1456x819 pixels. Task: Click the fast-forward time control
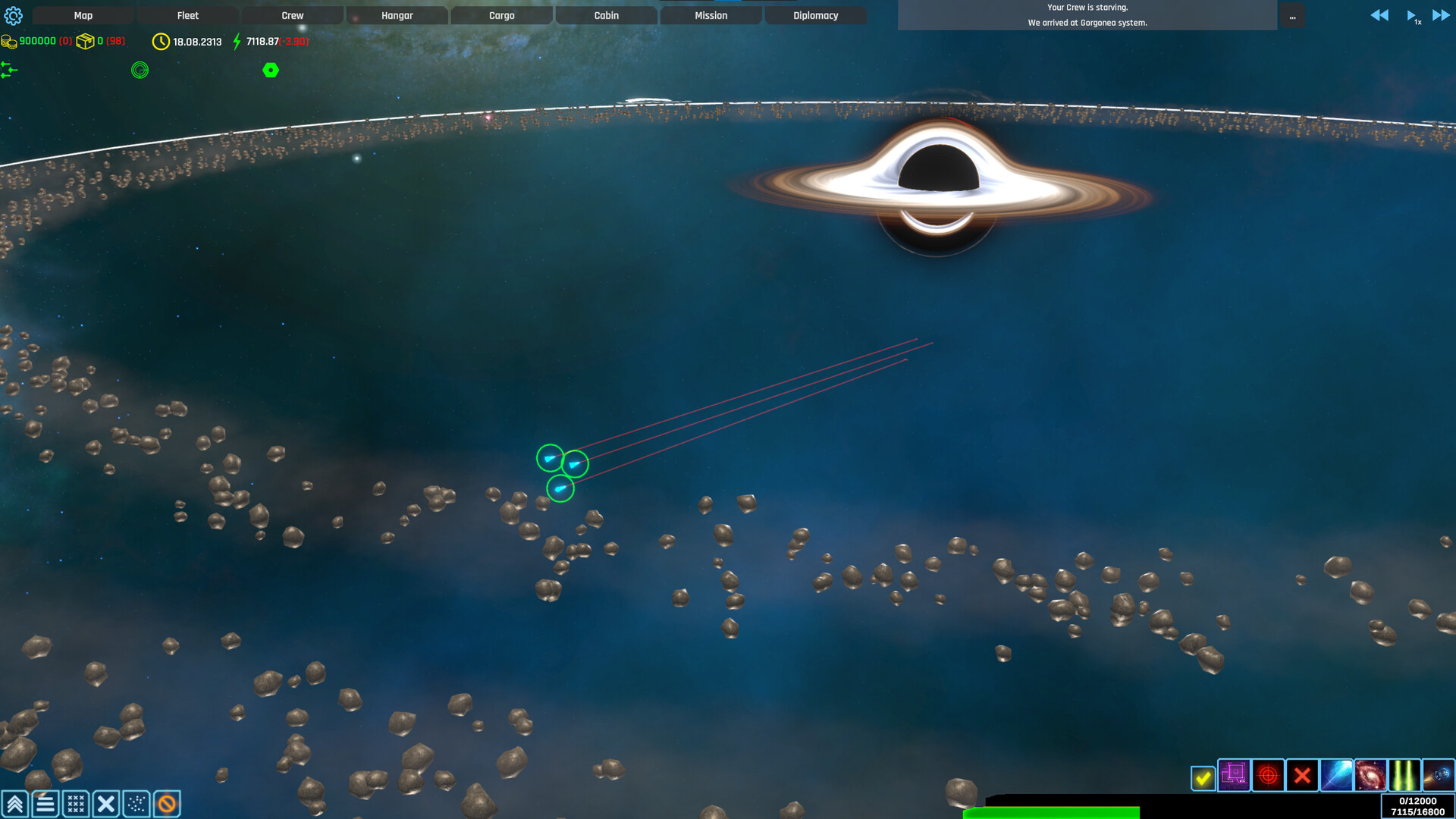point(1439,14)
